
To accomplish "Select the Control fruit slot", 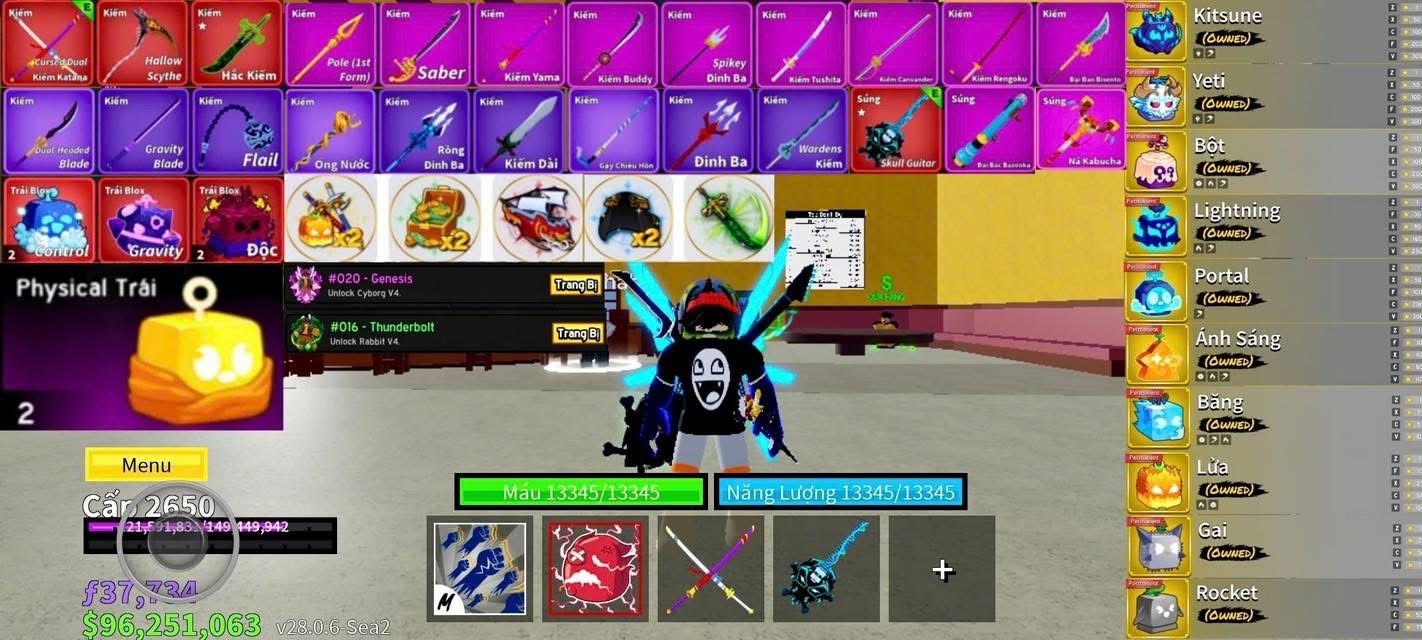I will 47,220.
